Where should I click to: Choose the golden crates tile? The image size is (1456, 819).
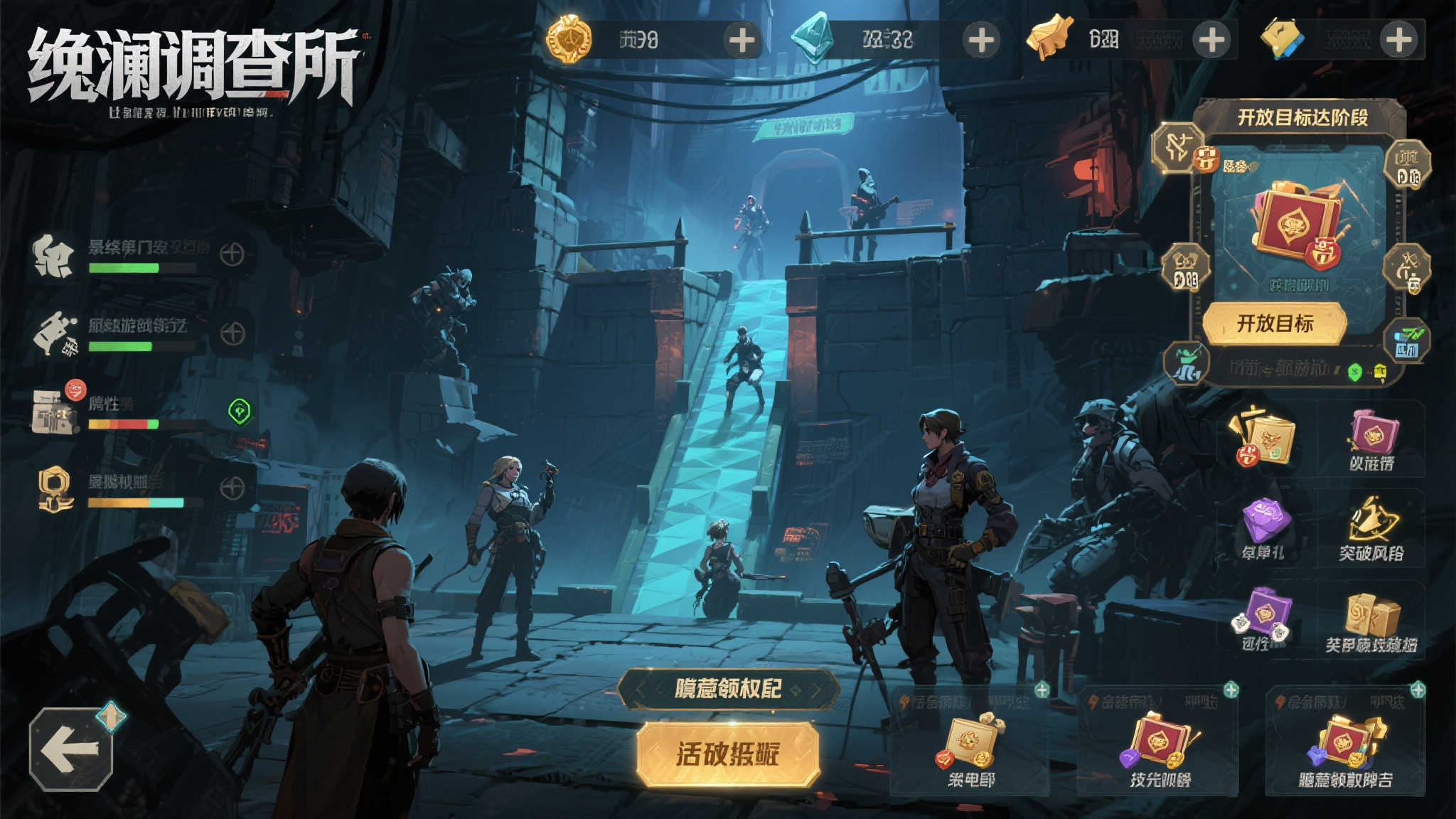click(1371, 622)
